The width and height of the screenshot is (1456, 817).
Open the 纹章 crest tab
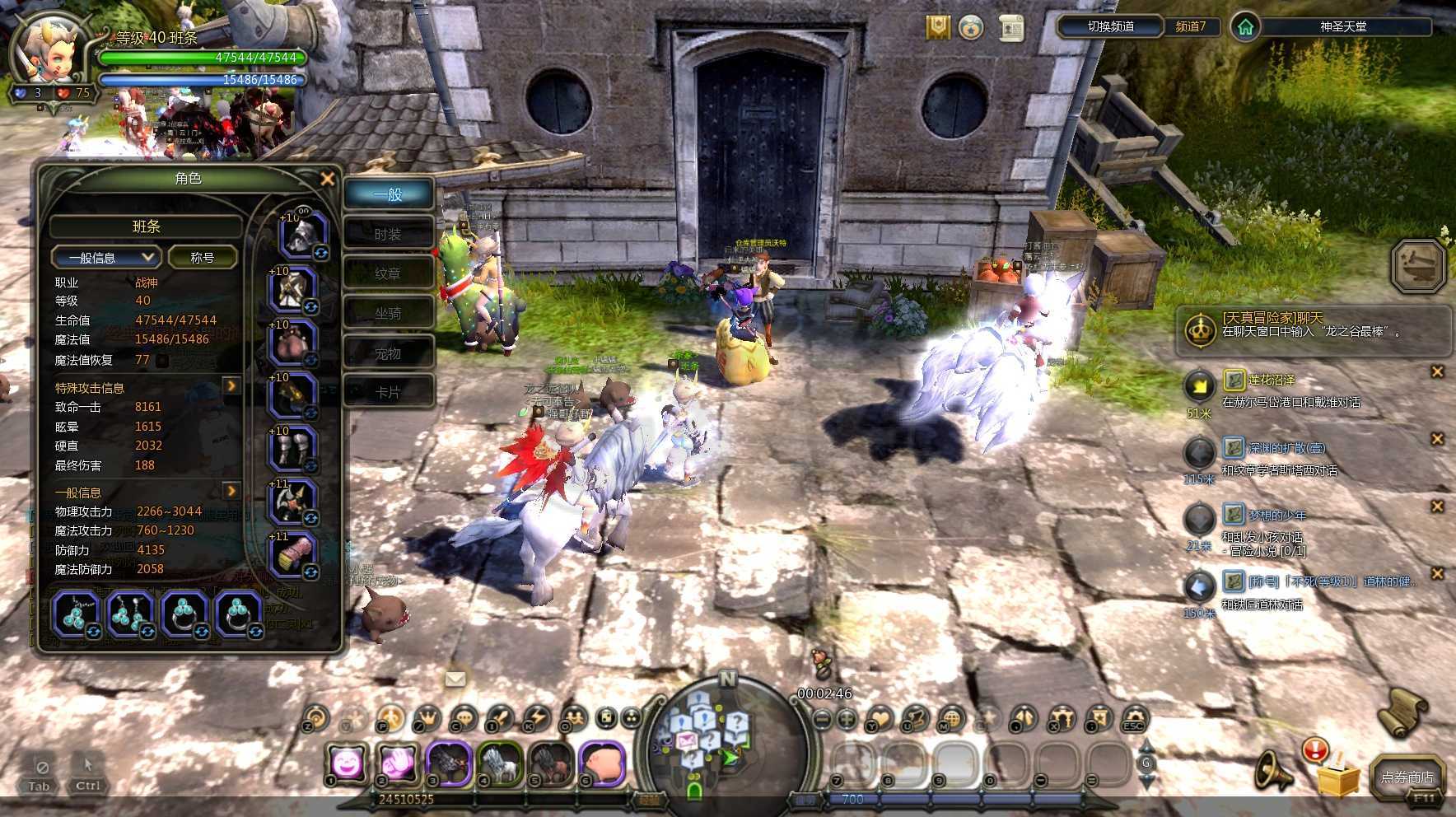tap(388, 273)
